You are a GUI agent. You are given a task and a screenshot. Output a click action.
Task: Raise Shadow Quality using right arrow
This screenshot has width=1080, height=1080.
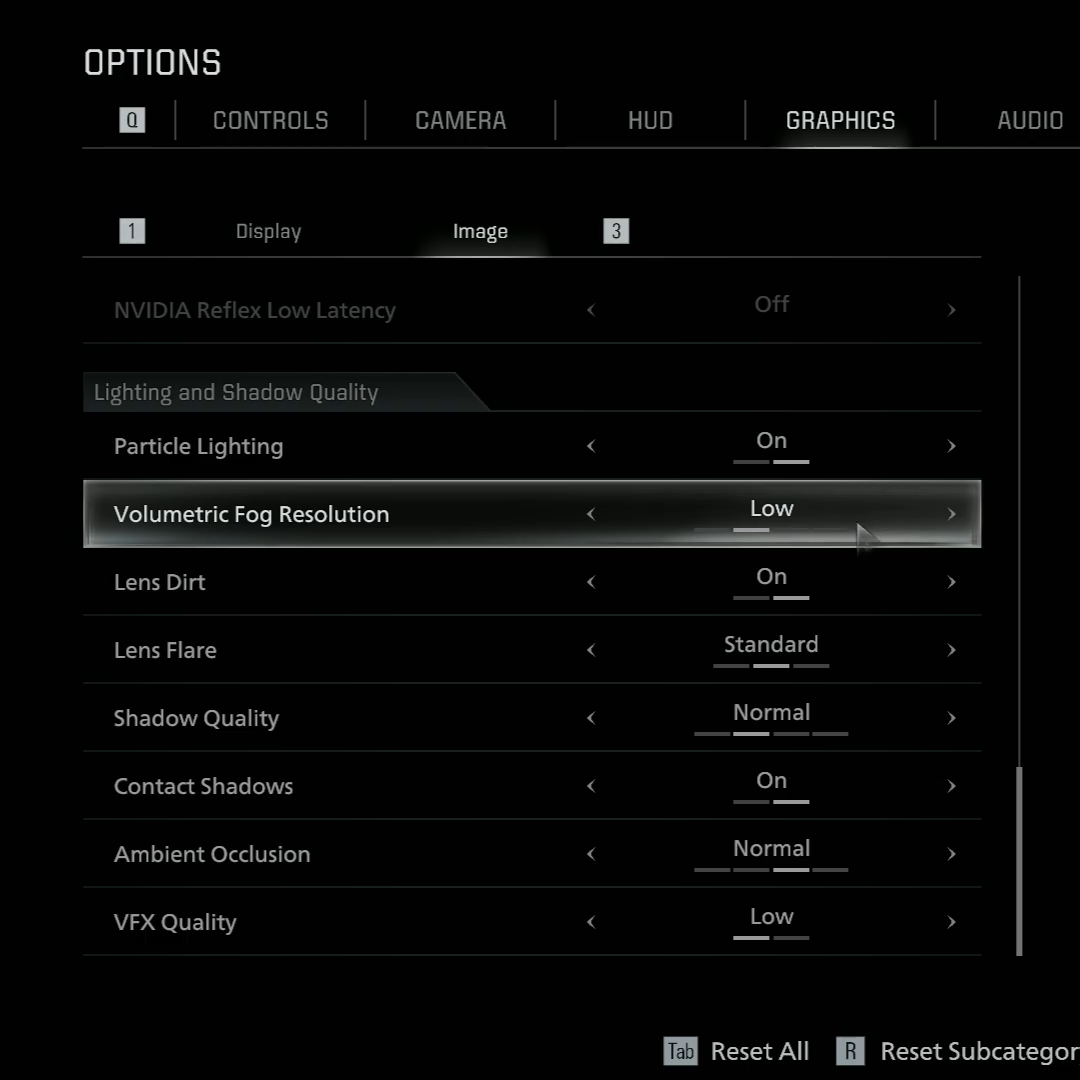pyautogui.click(x=951, y=718)
